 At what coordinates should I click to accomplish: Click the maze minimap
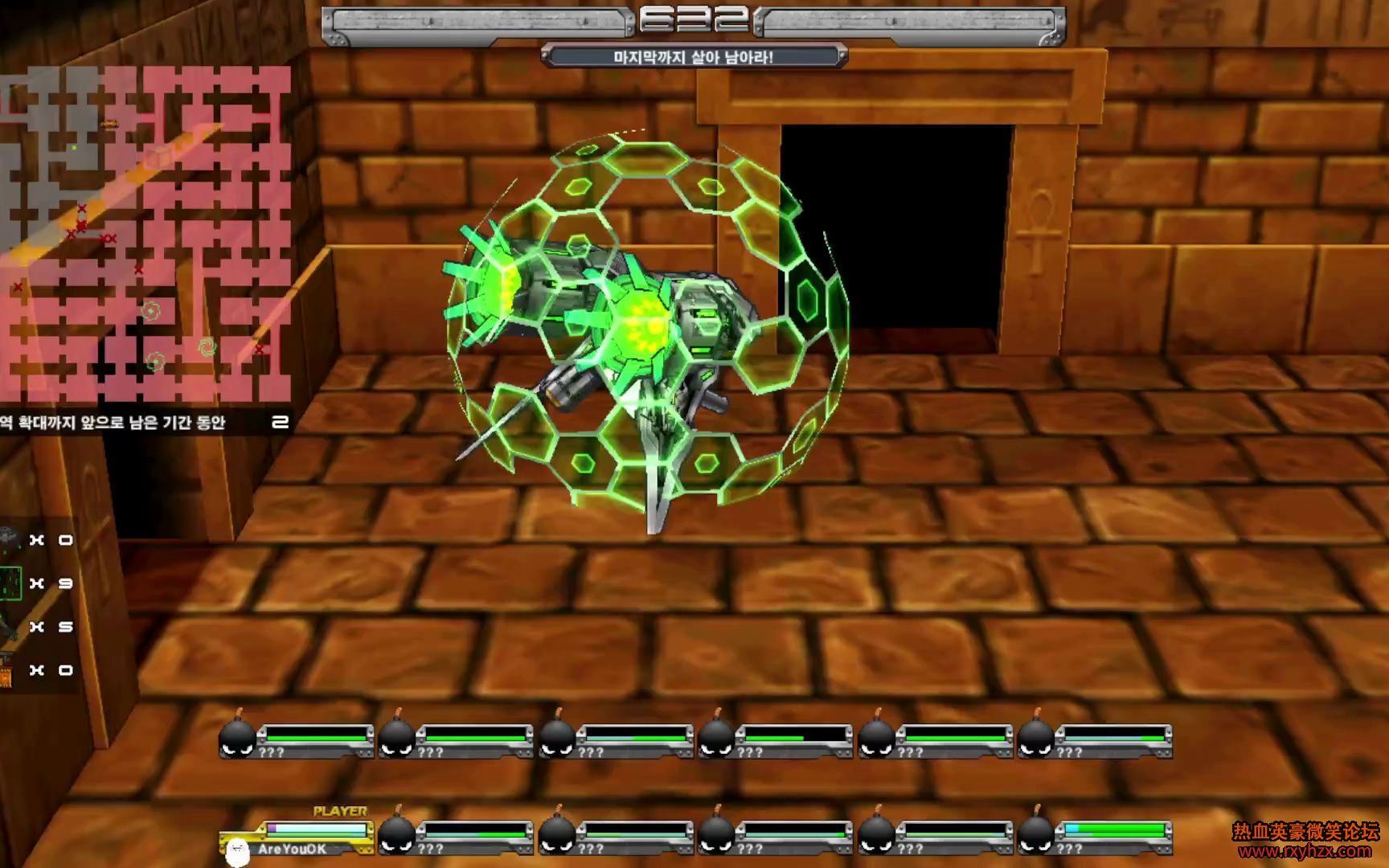coord(145,233)
